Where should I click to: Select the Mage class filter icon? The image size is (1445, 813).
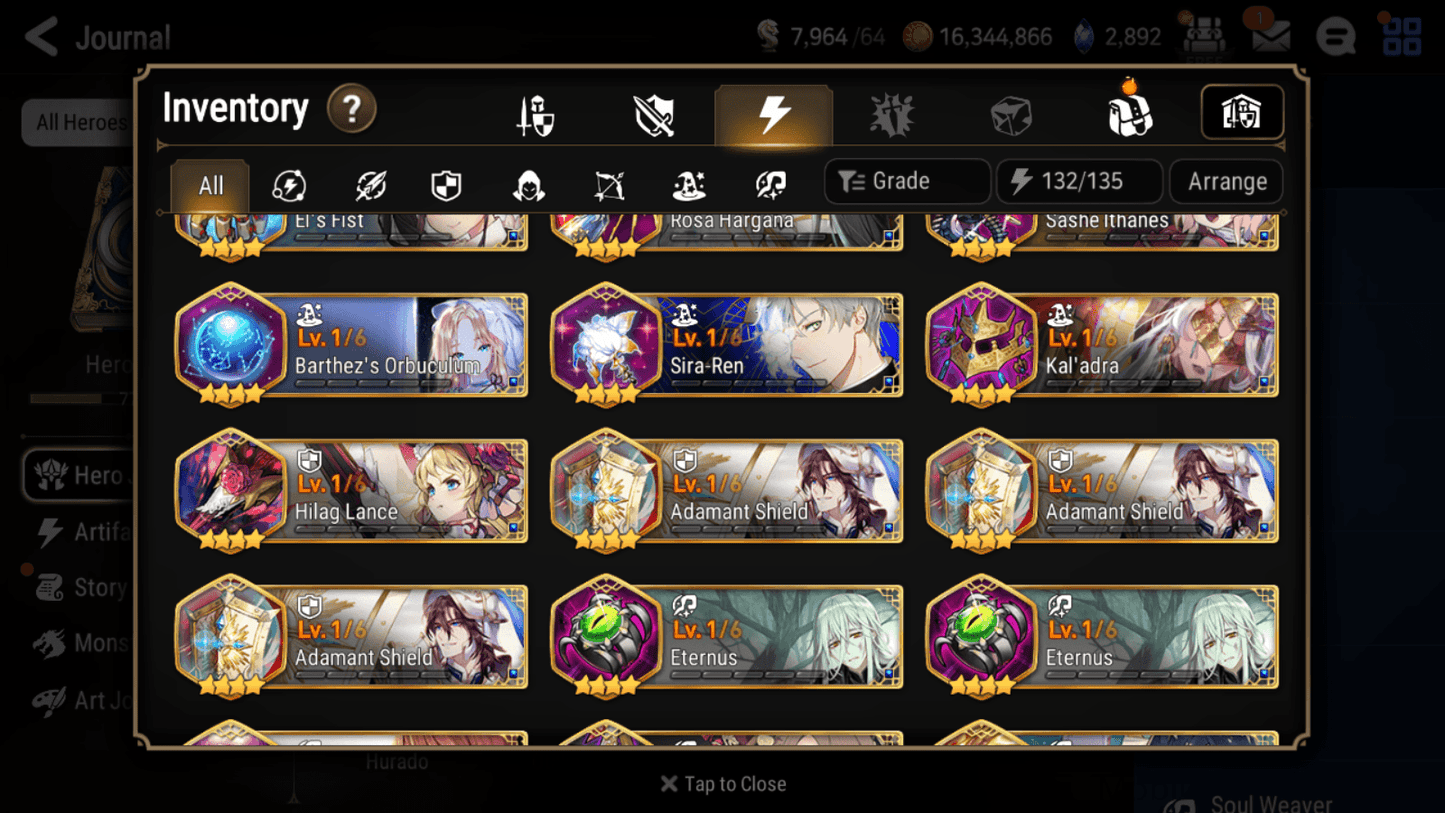[x=690, y=182]
